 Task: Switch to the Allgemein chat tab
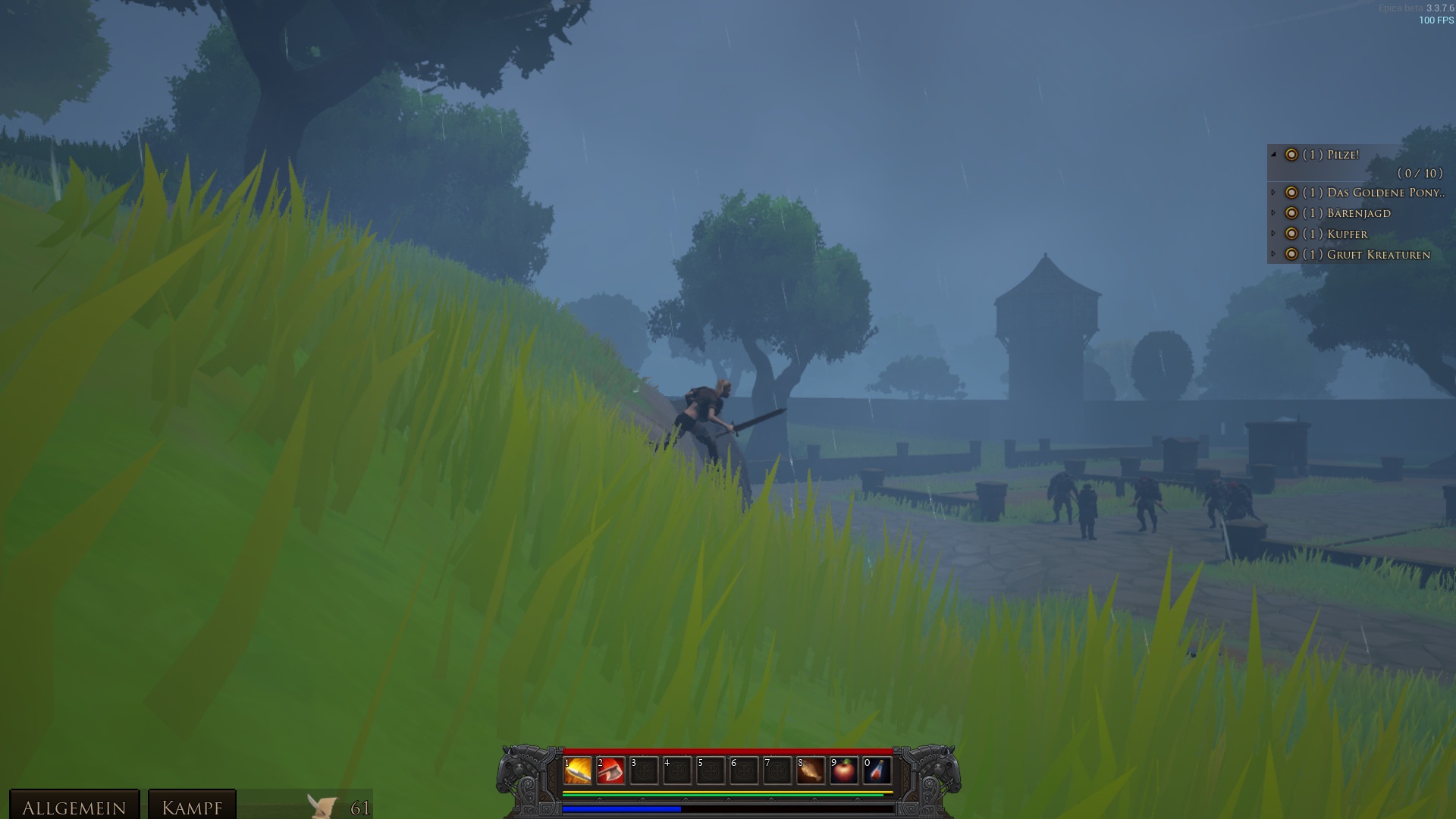pos(74,807)
